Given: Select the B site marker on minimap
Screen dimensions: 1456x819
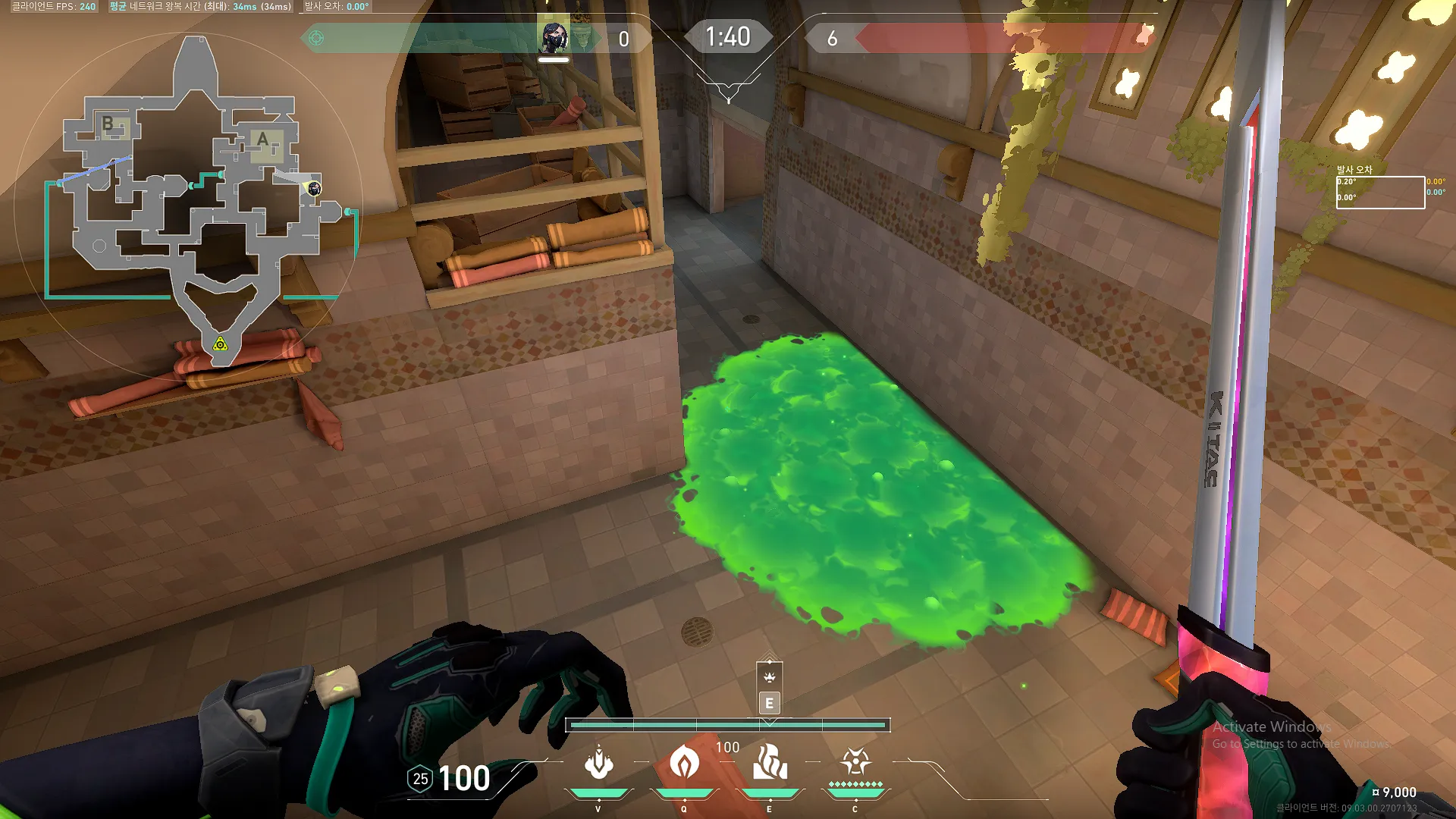Looking at the screenshot, I should tap(108, 124).
